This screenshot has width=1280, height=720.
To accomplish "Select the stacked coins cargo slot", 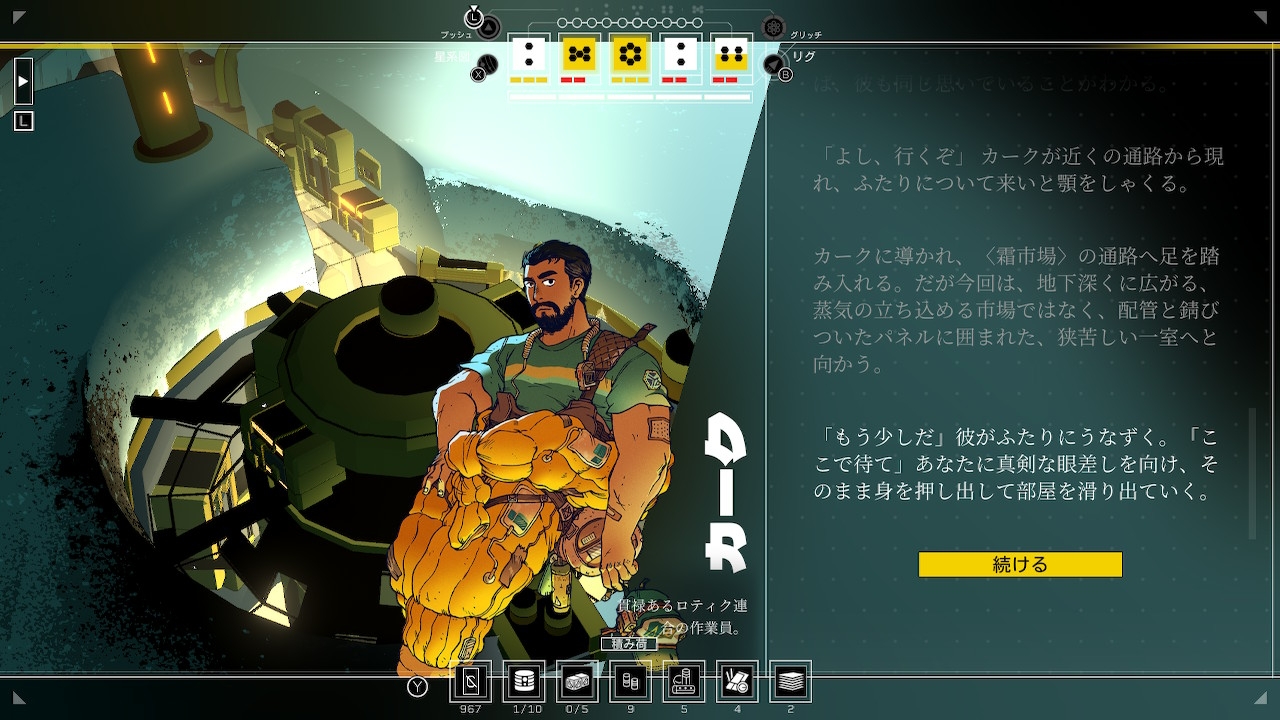I will [x=630, y=682].
